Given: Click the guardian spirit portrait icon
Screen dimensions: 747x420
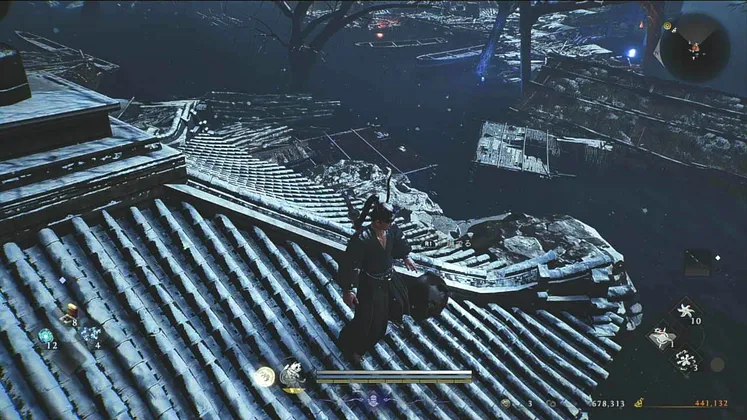Looking at the screenshot, I should tap(293, 375).
